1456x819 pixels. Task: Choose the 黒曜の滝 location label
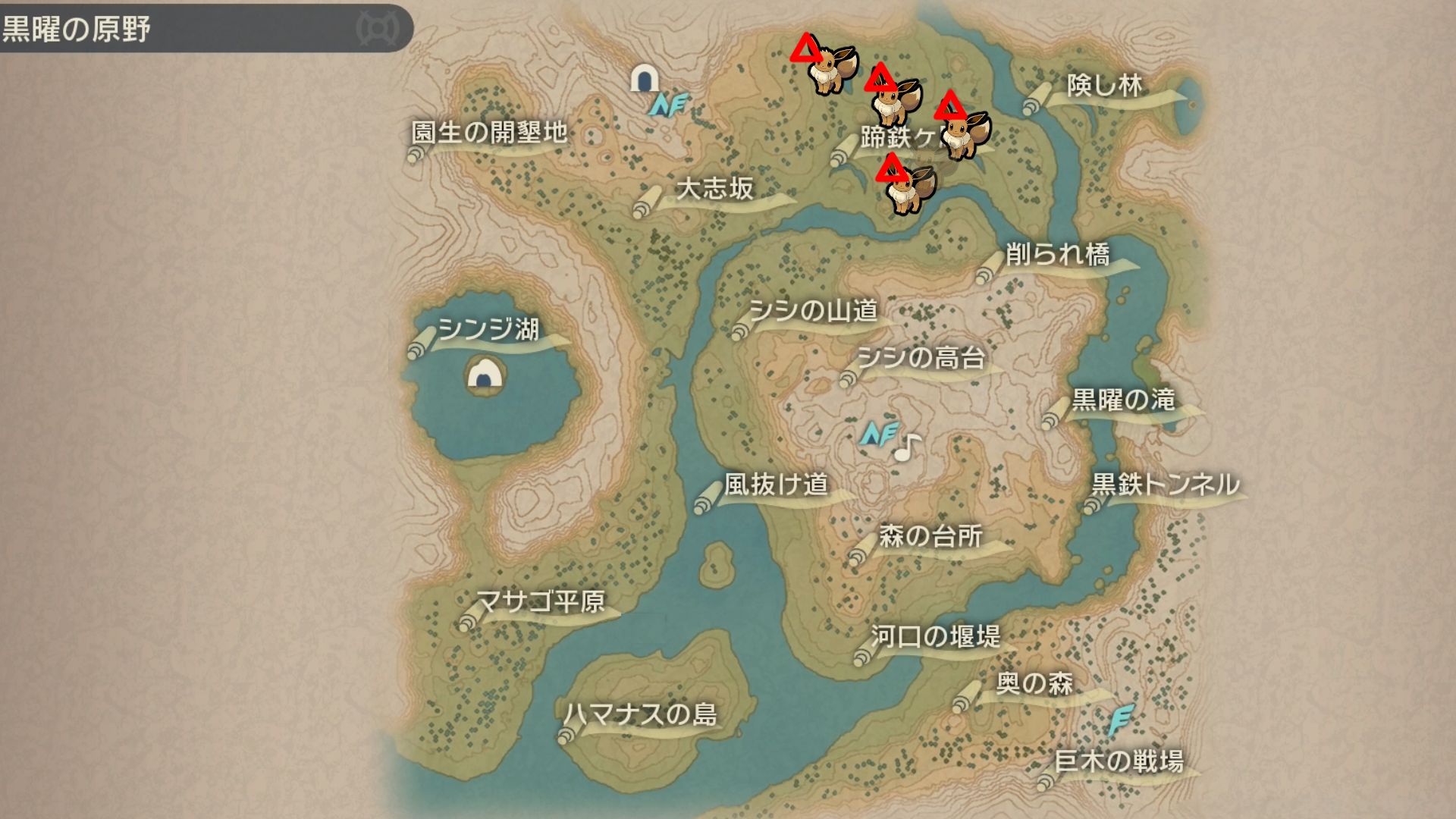pyautogui.click(x=1123, y=400)
